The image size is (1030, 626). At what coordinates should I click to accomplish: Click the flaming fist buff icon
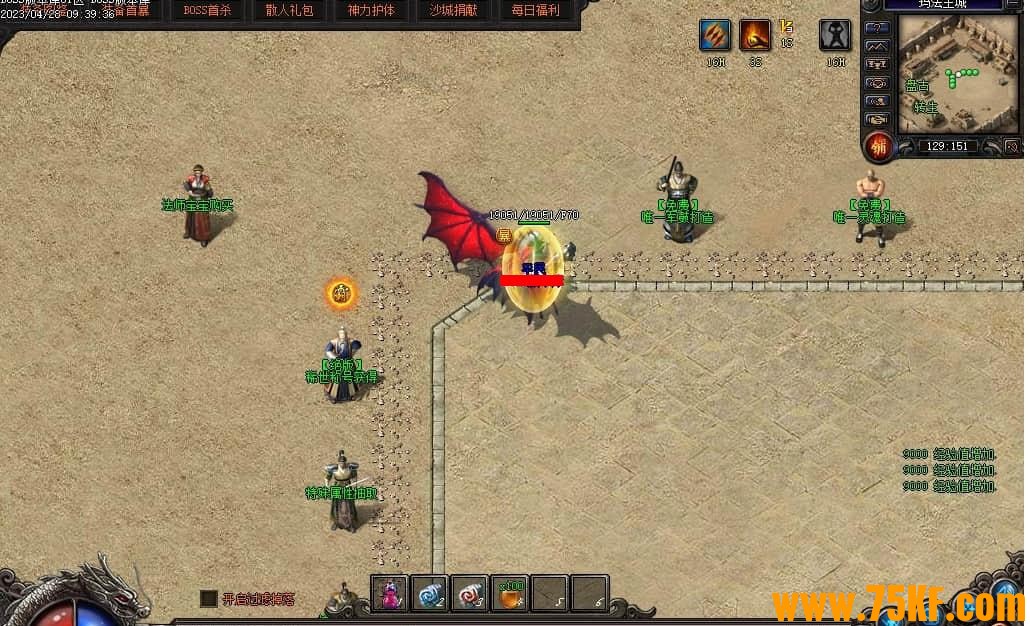click(755, 36)
